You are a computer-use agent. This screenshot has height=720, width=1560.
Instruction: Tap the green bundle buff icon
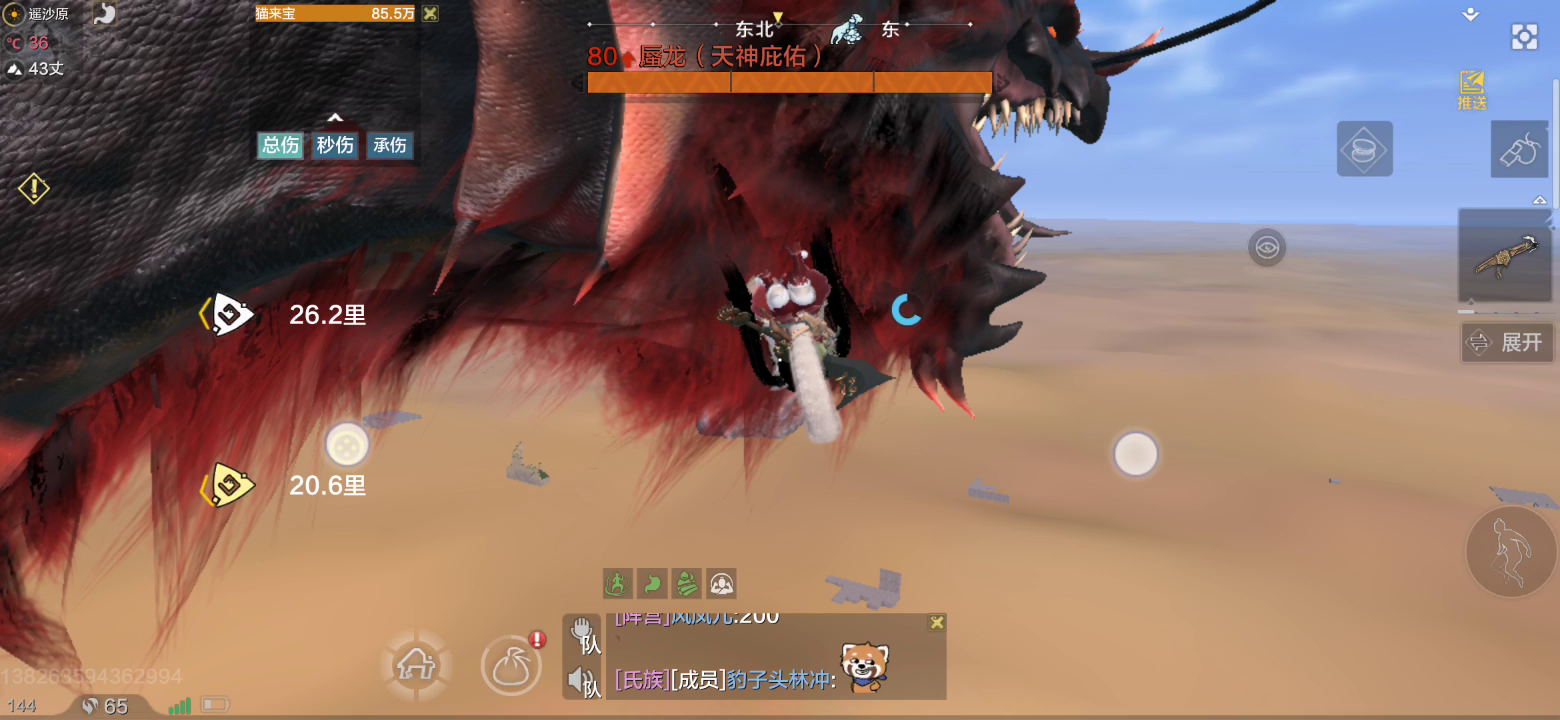686,584
